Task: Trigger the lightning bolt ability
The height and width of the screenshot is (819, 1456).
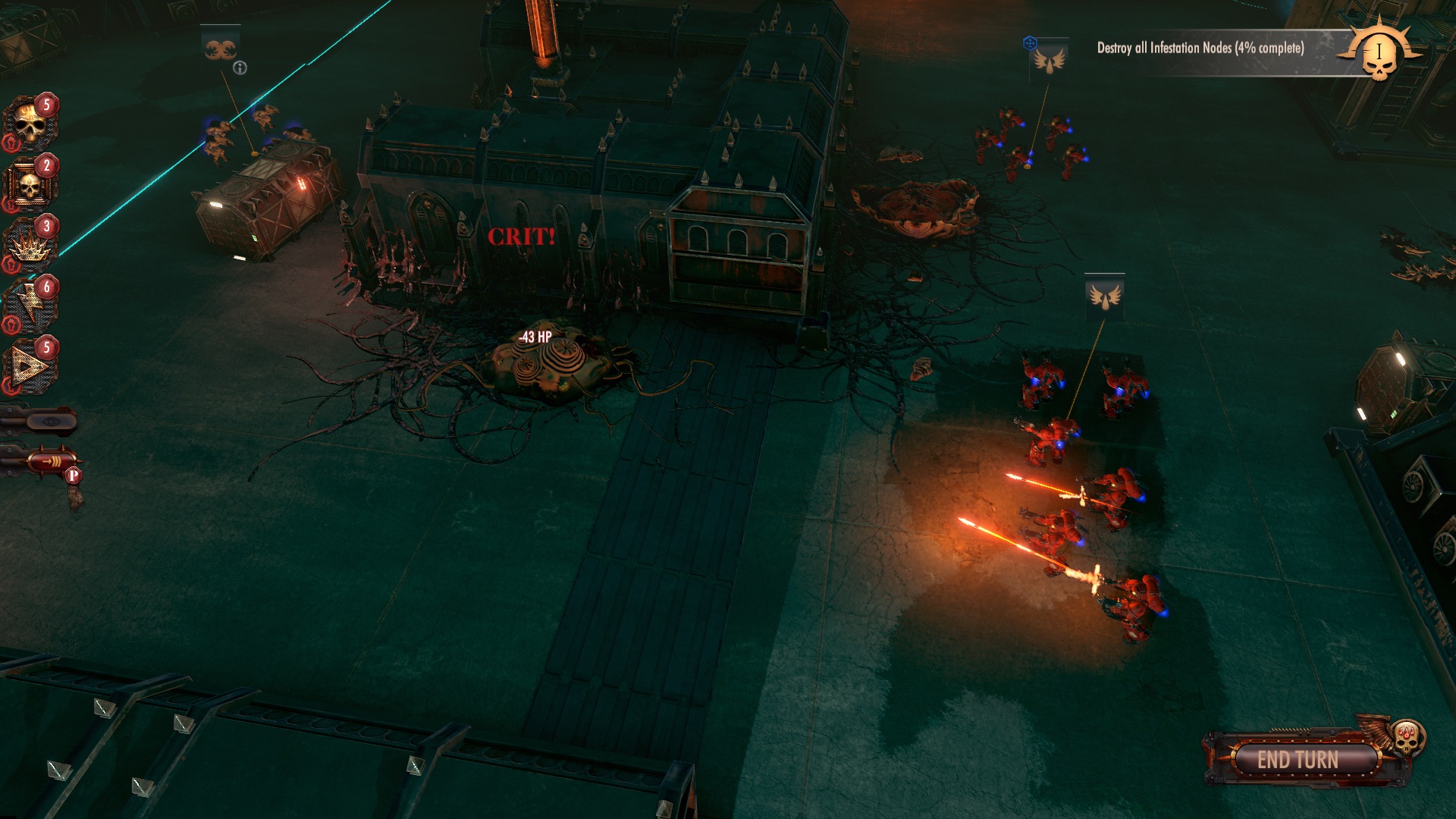Action: point(29,306)
